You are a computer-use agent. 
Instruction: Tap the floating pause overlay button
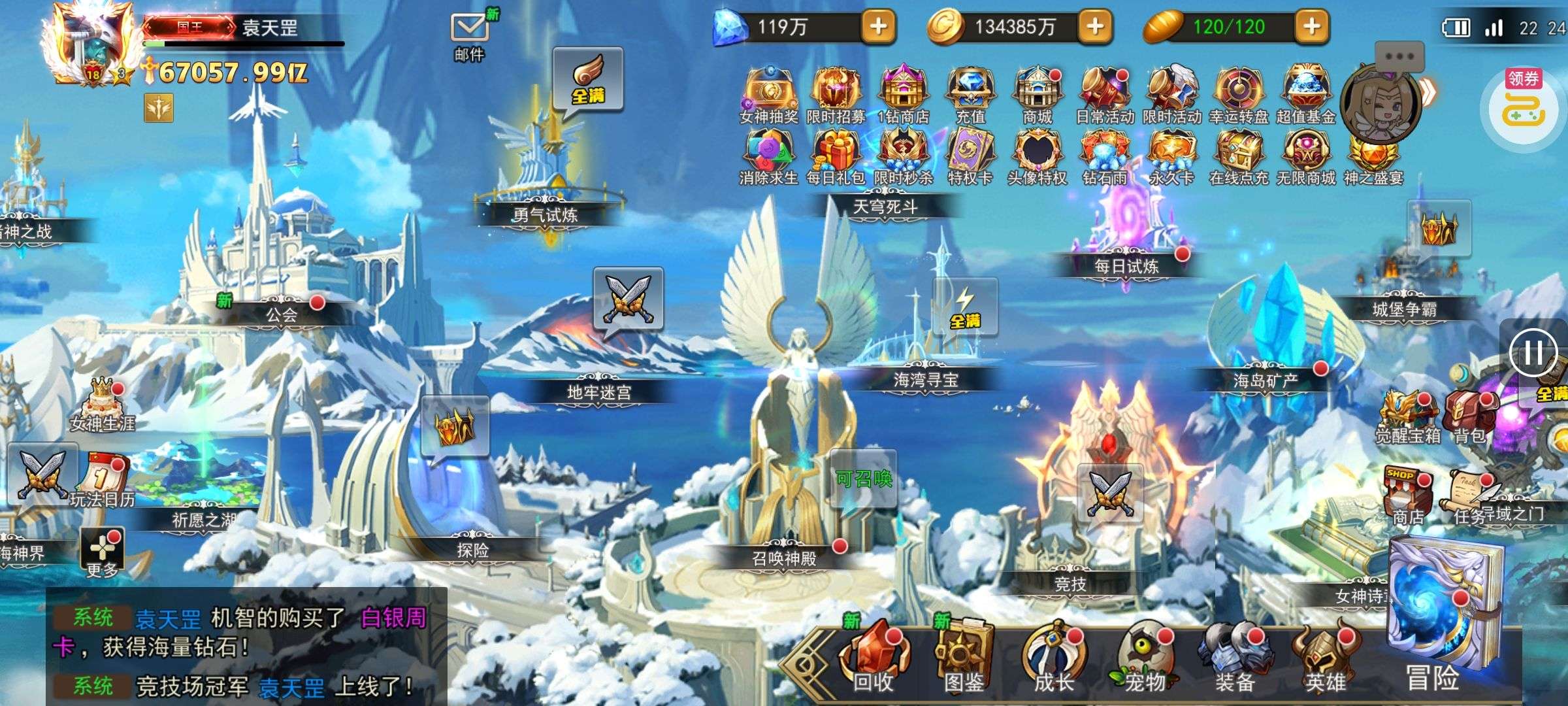(x=1533, y=353)
